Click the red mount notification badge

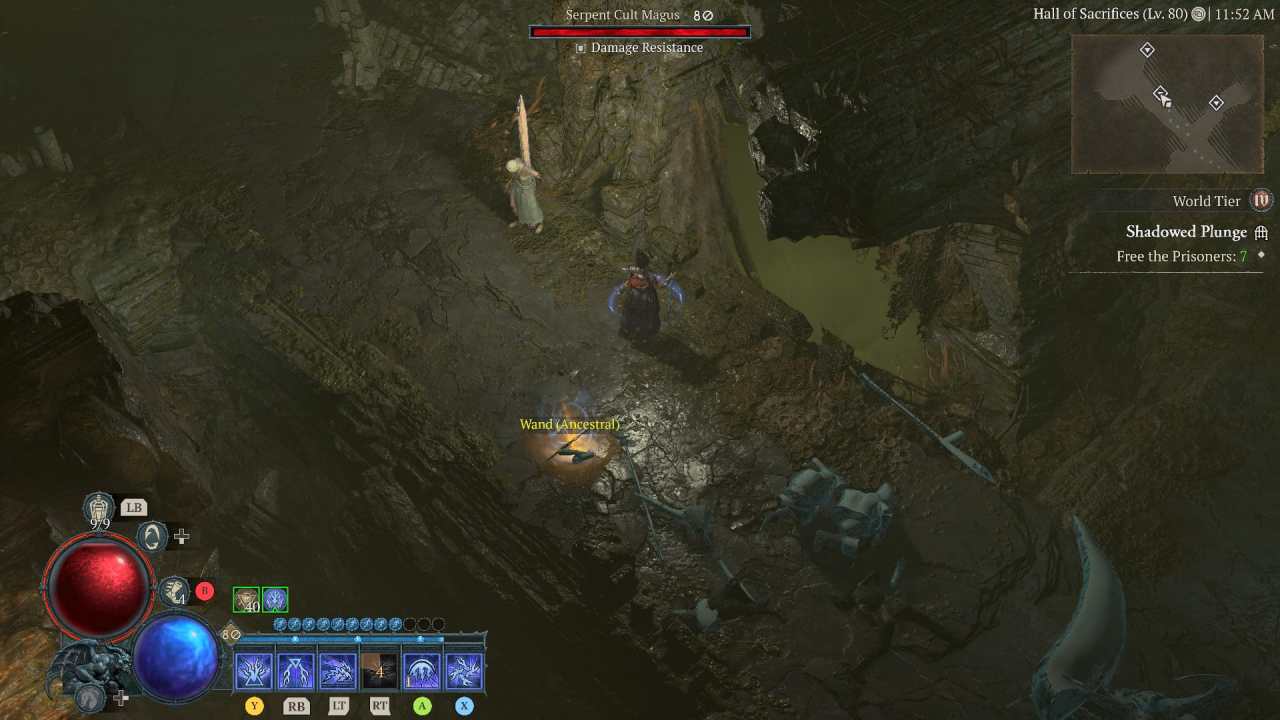(x=204, y=590)
